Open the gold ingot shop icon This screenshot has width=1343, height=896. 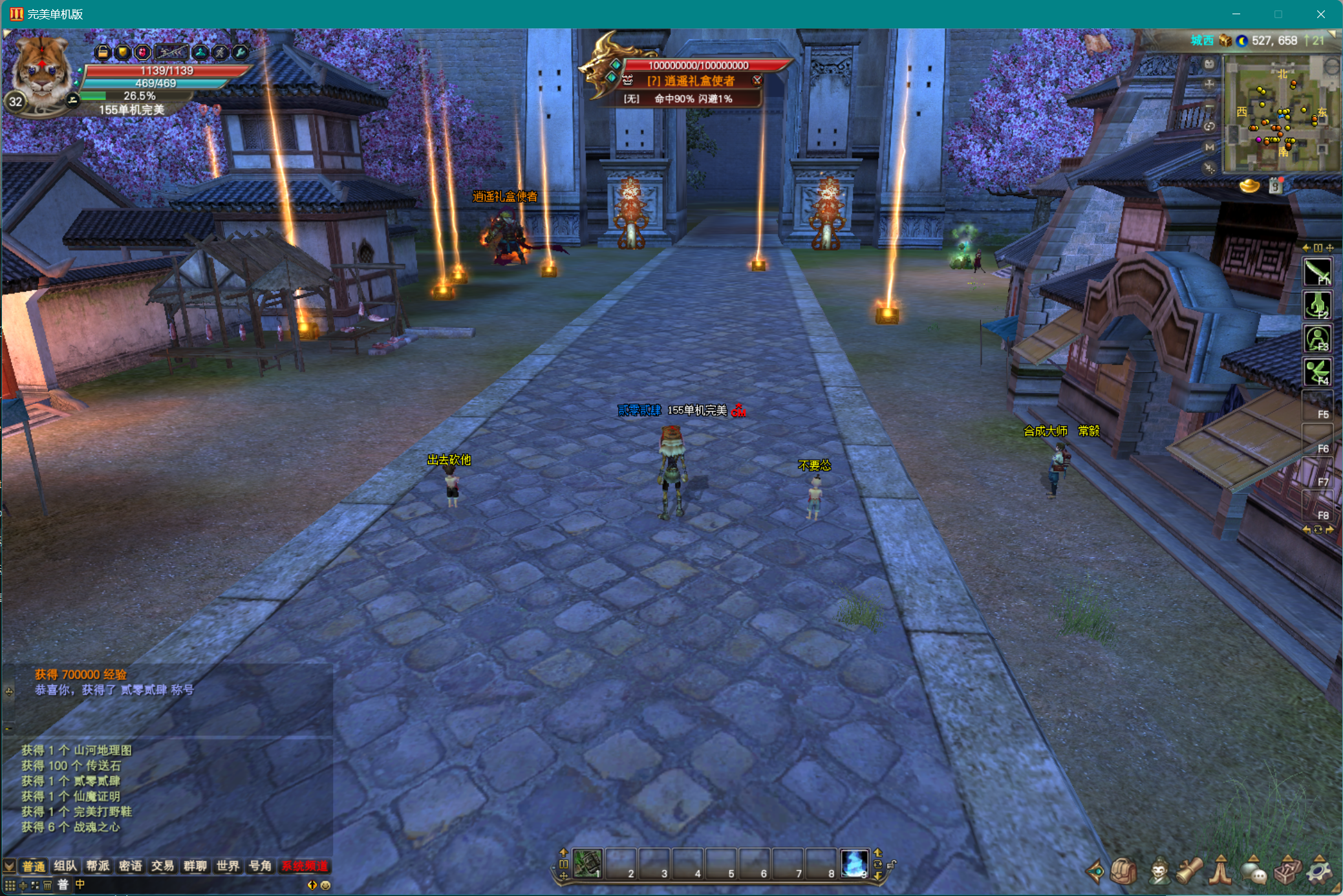click(x=1249, y=187)
